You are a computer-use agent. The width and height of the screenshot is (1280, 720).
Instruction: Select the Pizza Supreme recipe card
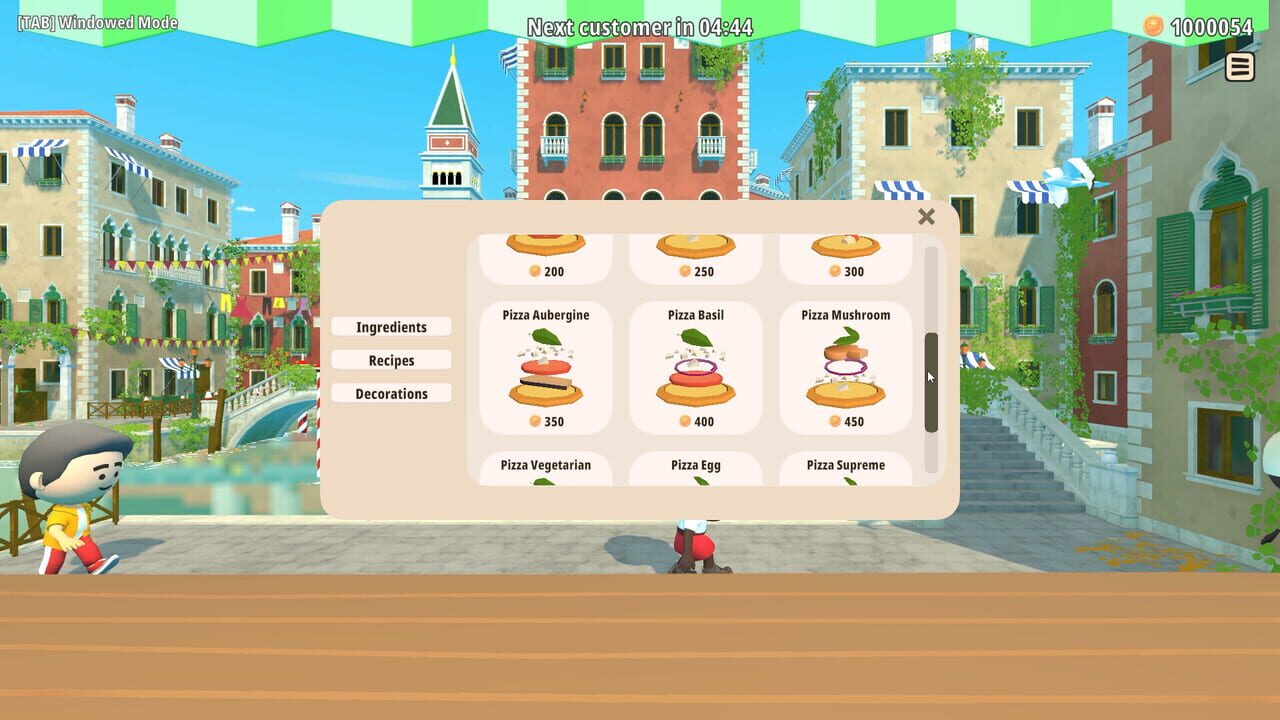click(847, 470)
